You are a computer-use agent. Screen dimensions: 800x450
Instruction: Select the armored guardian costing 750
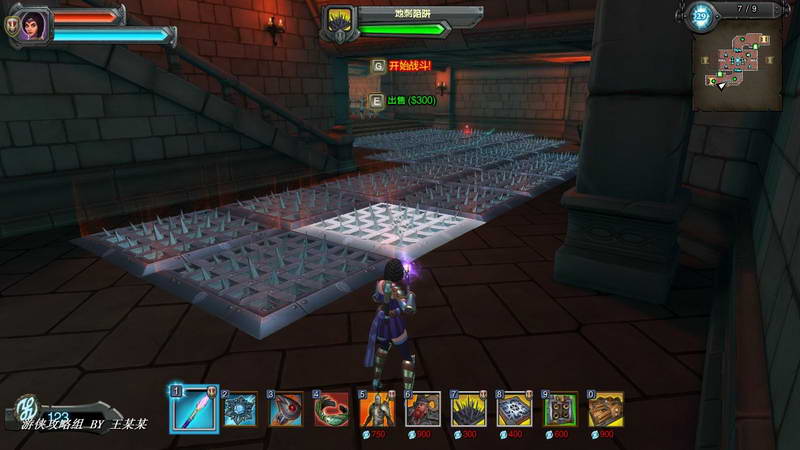tap(377, 408)
